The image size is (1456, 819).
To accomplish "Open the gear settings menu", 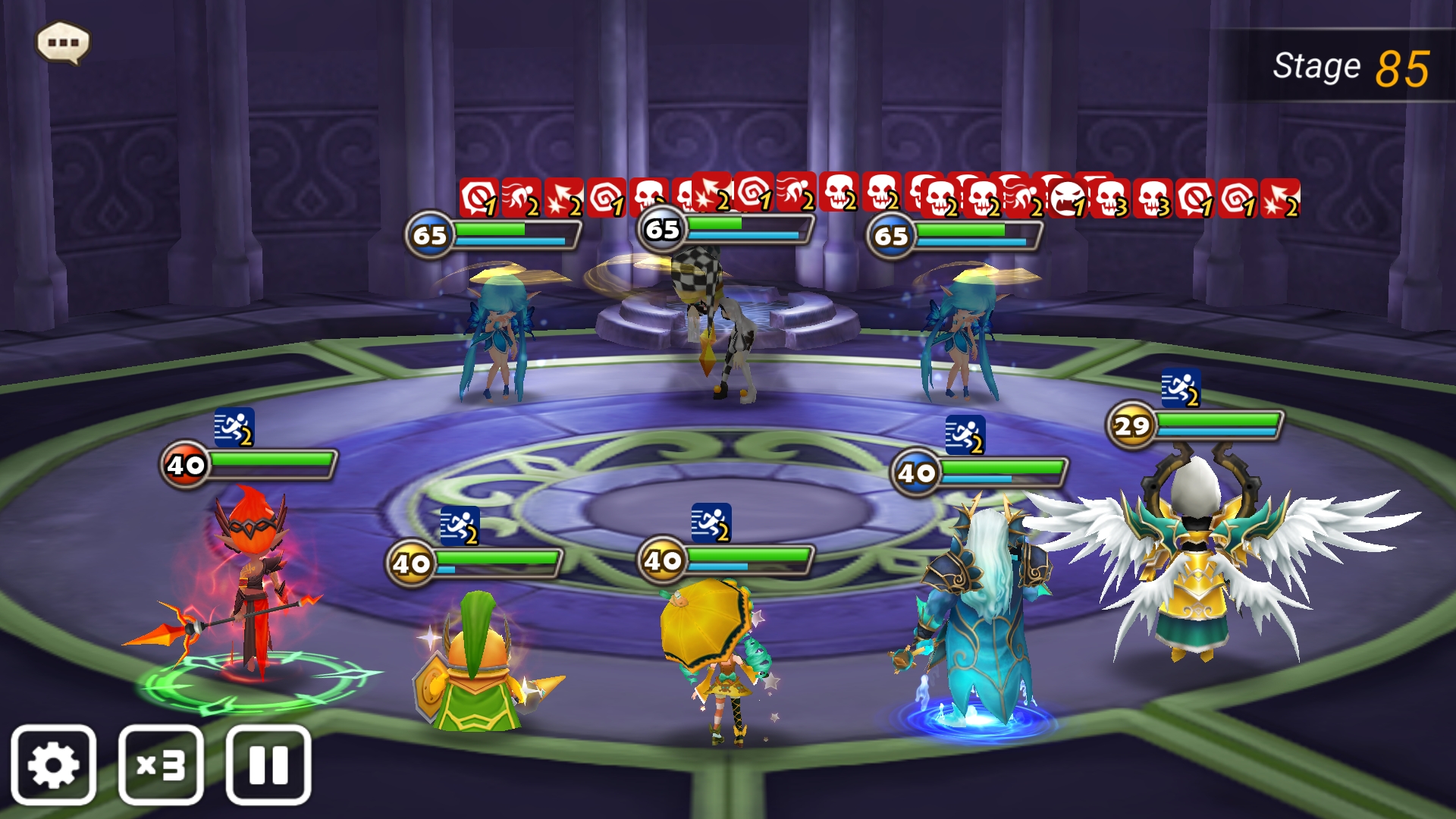I will (53, 764).
